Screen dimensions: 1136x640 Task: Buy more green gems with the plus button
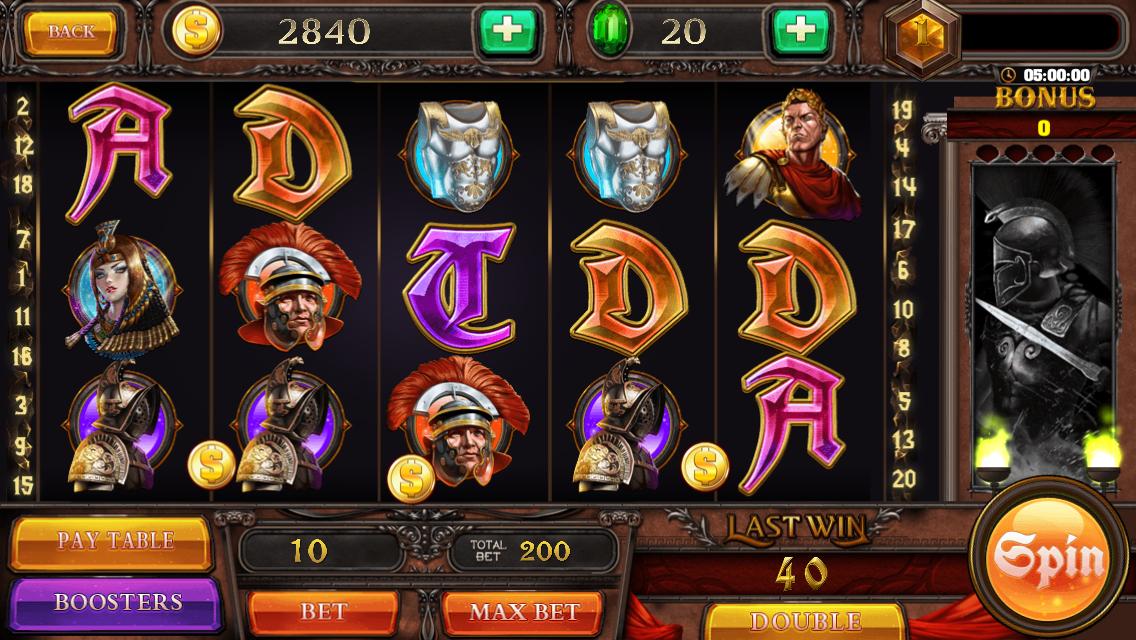[x=799, y=32]
